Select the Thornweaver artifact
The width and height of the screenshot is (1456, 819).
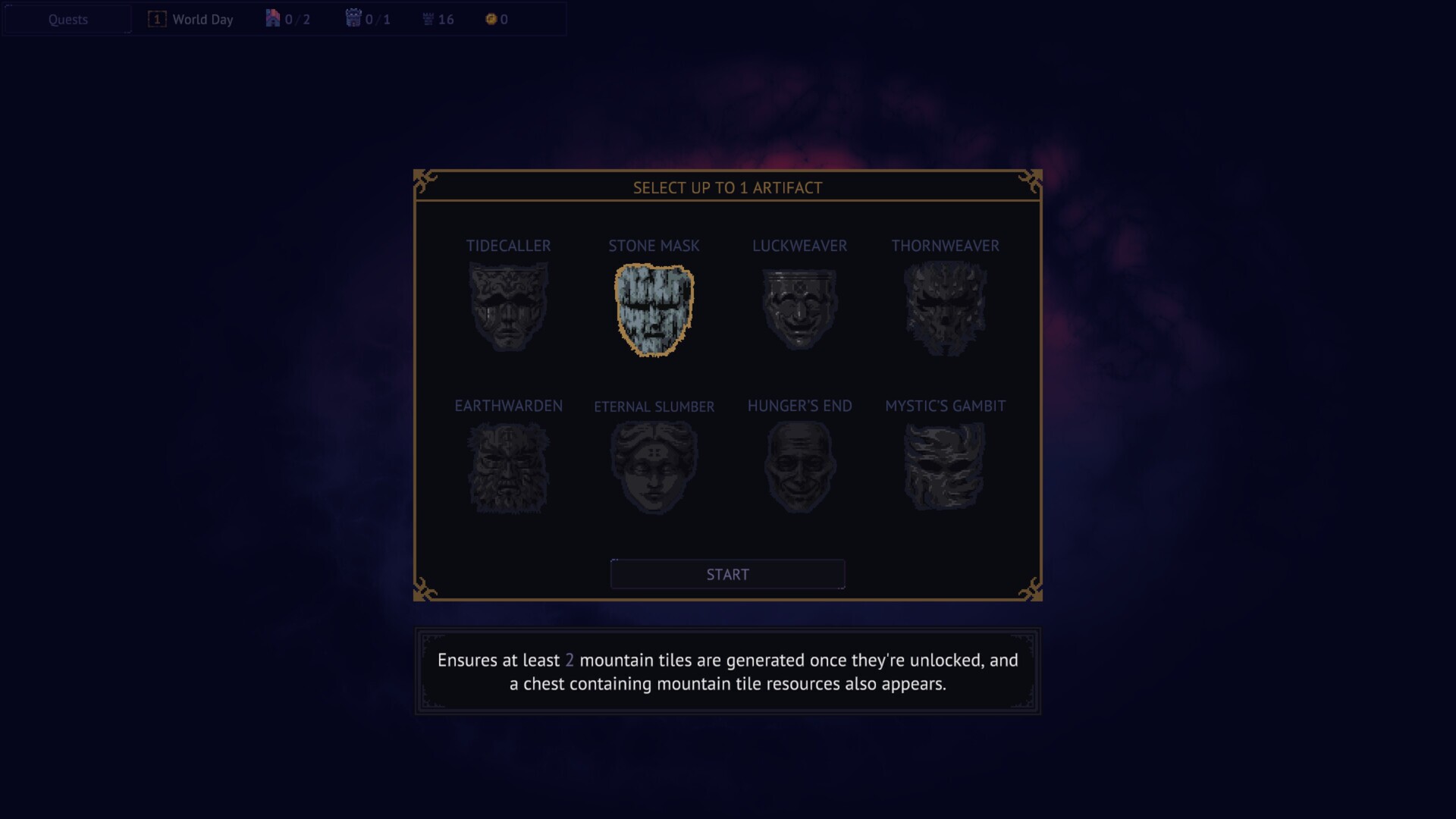pos(945,308)
